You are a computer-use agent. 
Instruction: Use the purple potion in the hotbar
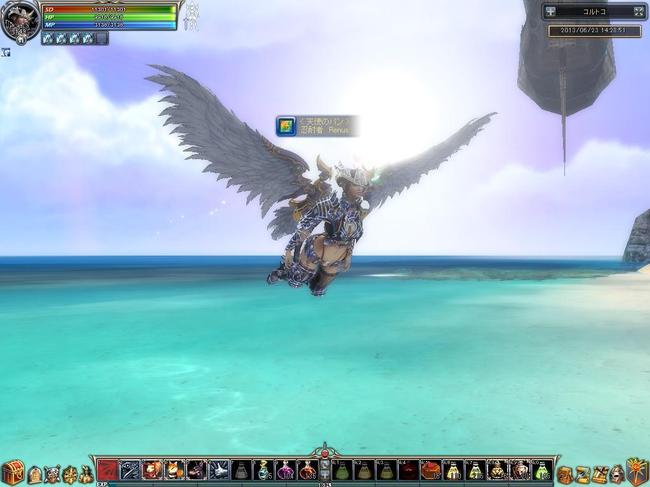[x=285, y=470]
